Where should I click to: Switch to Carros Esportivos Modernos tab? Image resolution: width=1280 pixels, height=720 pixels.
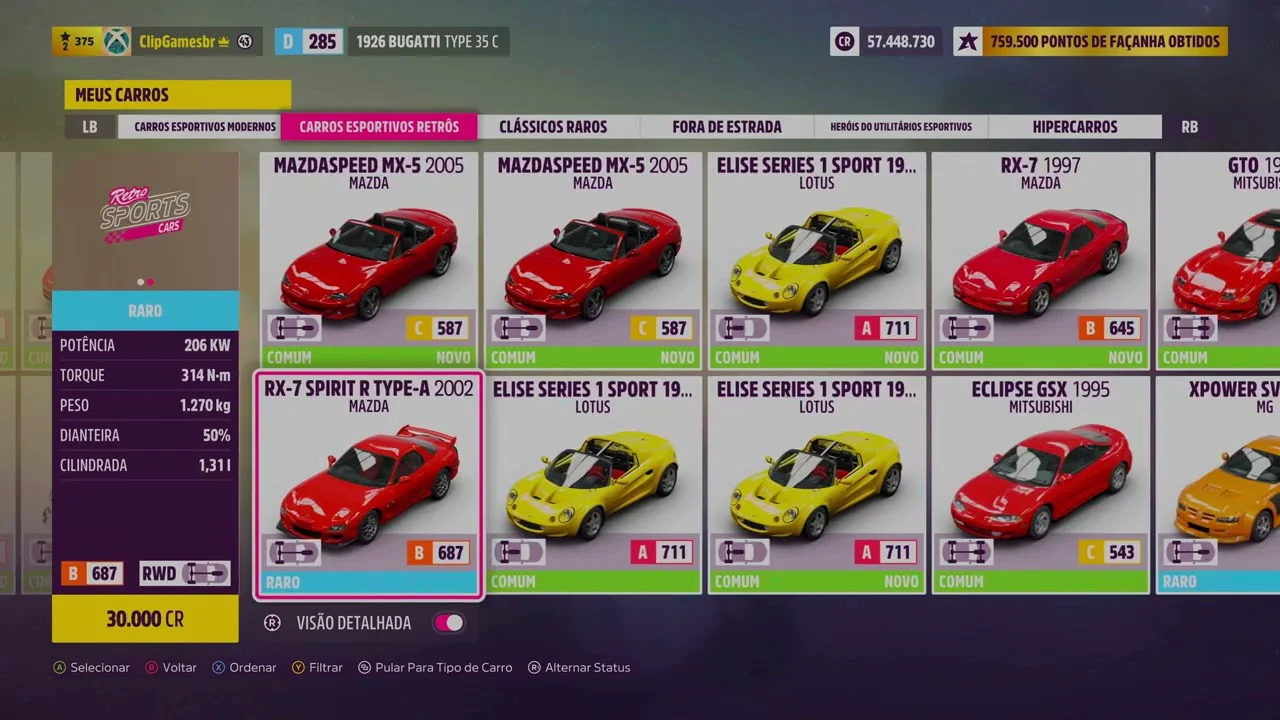tap(205, 127)
